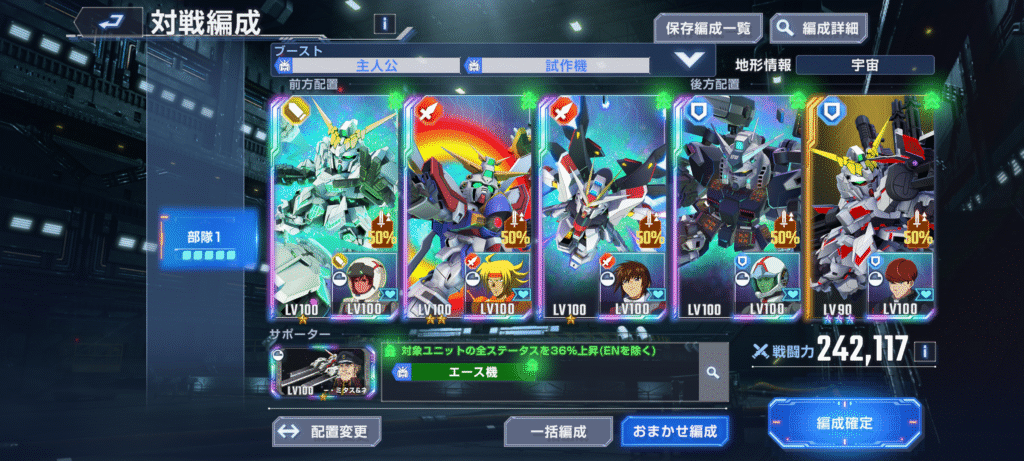Show info next to the 対戦編成 title

pos(384,23)
